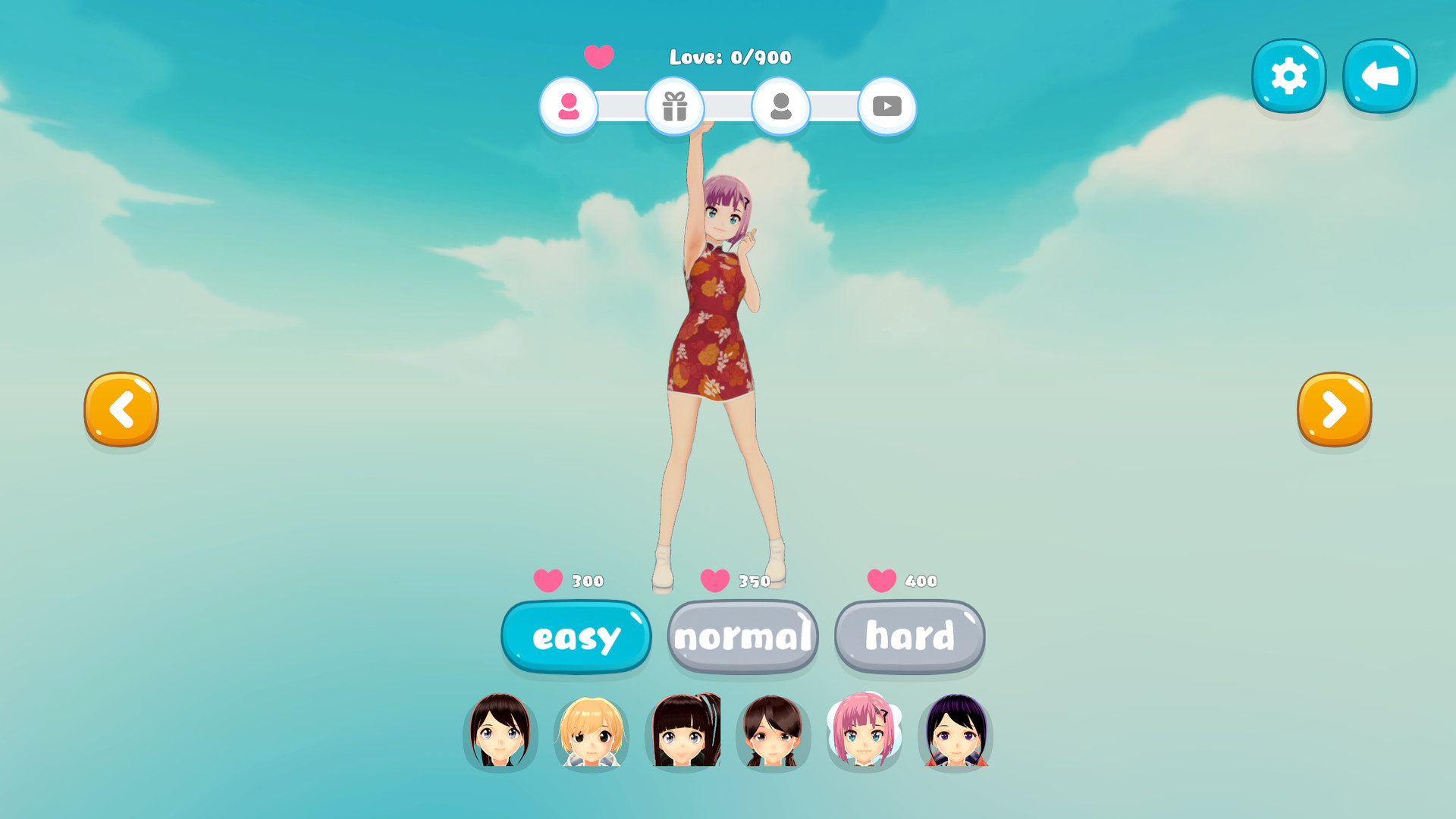The height and width of the screenshot is (819, 1456).
Task: Click the back arrow button
Action: (1379, 74)
